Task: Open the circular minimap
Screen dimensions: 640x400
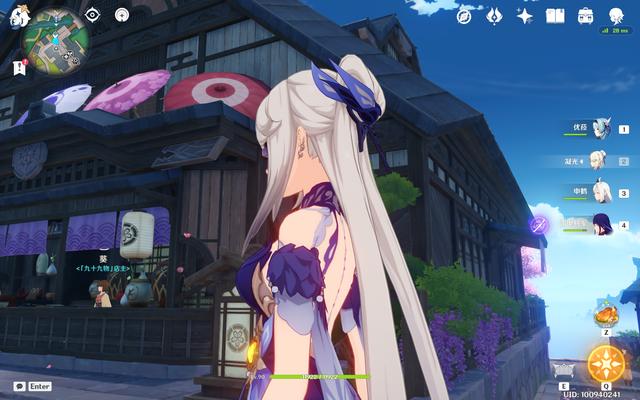Action: [x=56, y=41]
